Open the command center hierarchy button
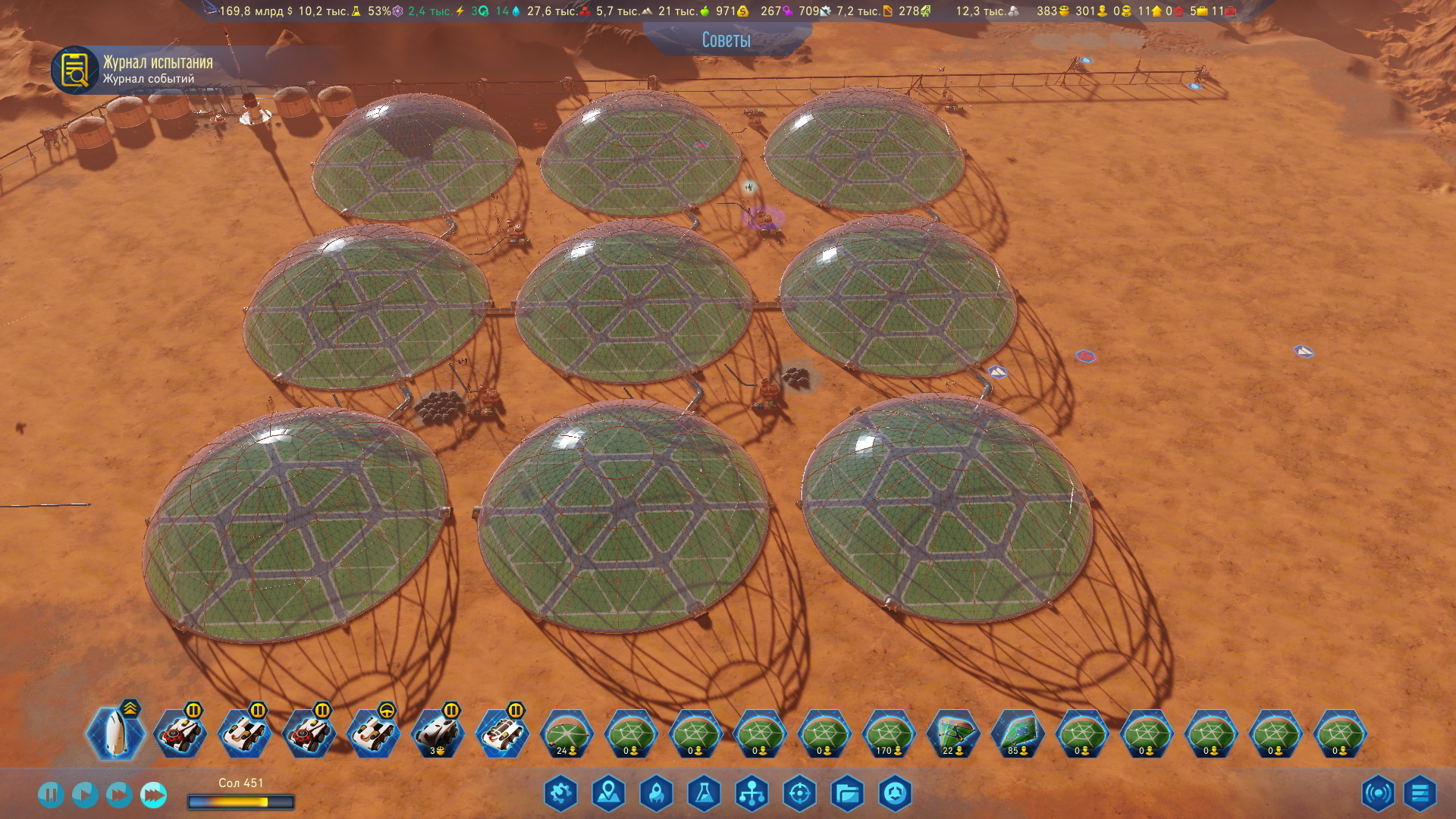This screenshot has height=819, width=1456. [752, 794]
